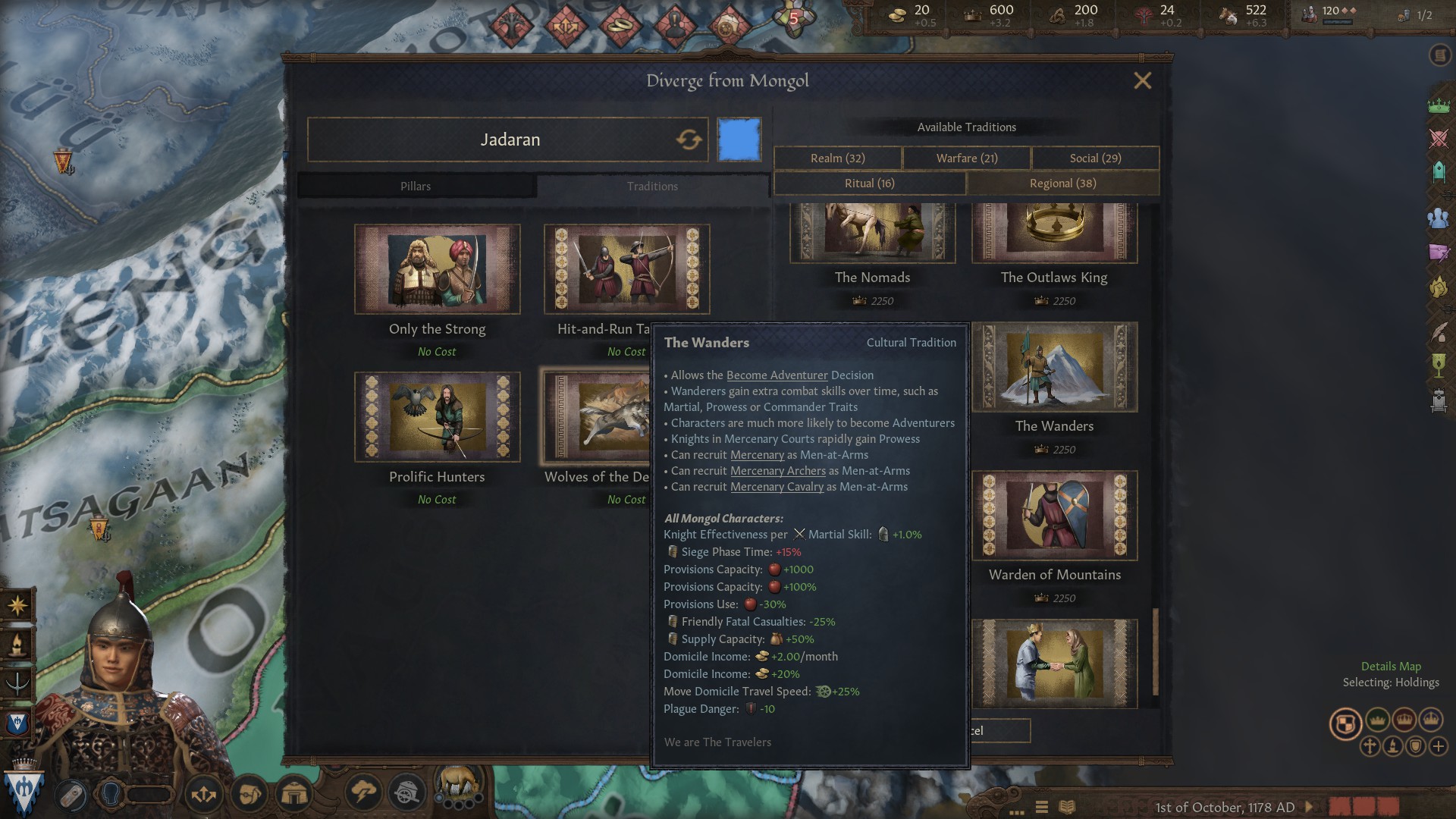Follow the Become Adventurer decision link
The width and height of the screenshot is (1456, 819).
777,375
